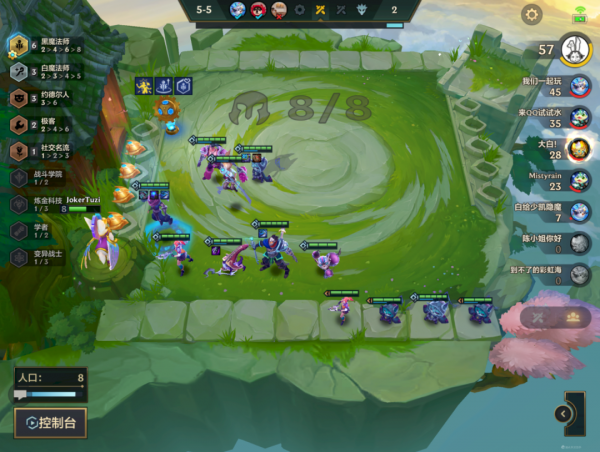The width and height of the screenshot is (600, 452).
Task: Select the rabbit avatar with 57 health
Action: click(574, 48)
